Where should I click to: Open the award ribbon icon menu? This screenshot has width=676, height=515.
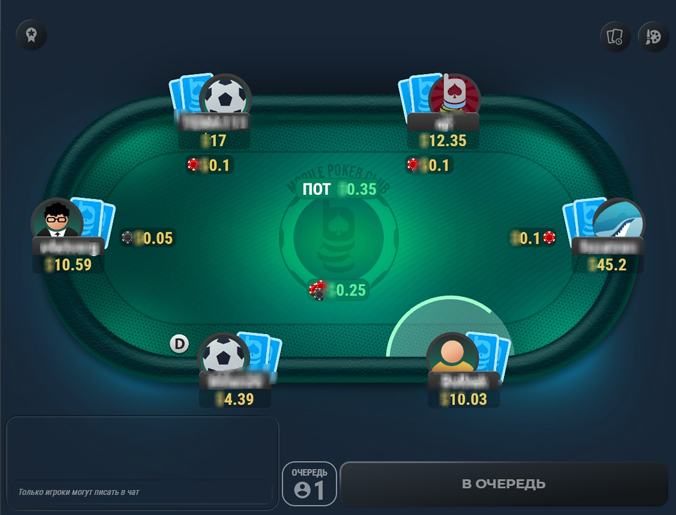click(31, 36)
